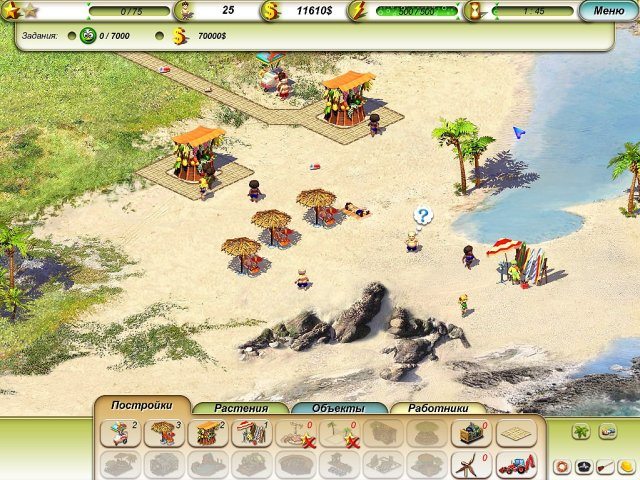Choose the windmill building slot

click(467, 465)
